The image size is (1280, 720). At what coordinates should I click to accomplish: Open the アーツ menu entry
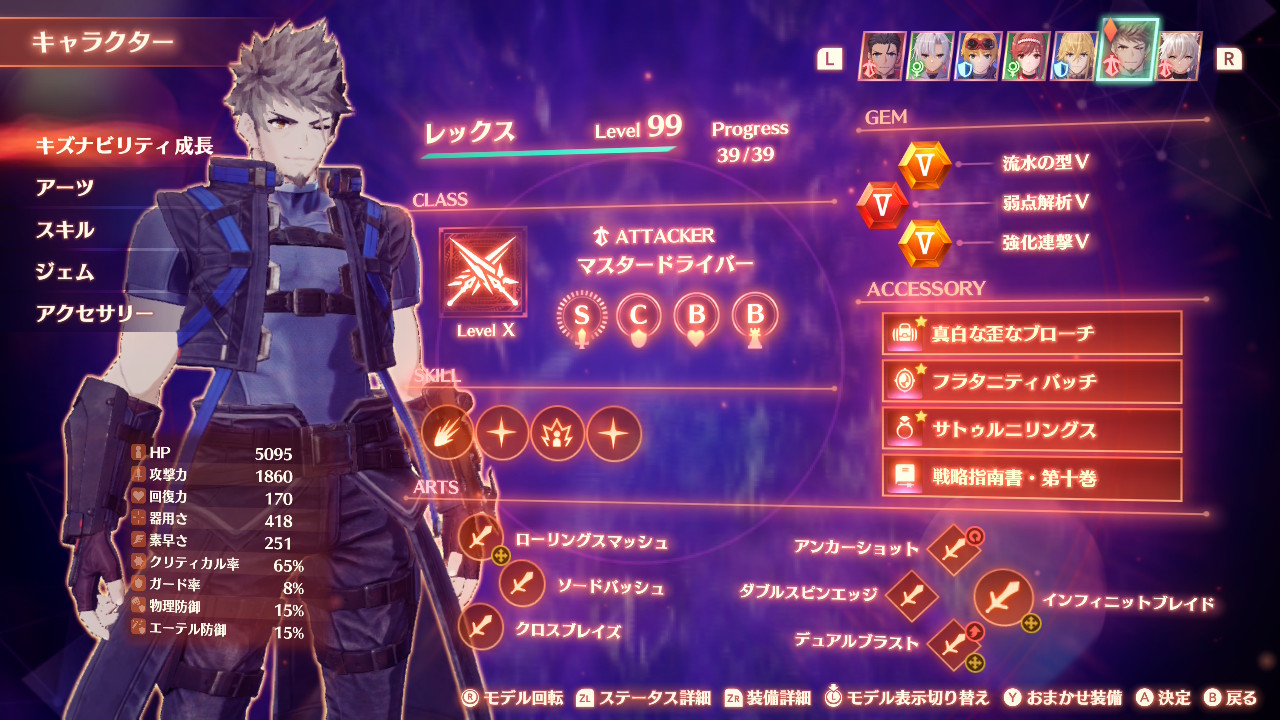pyautogui.click(x=65, y=188)
